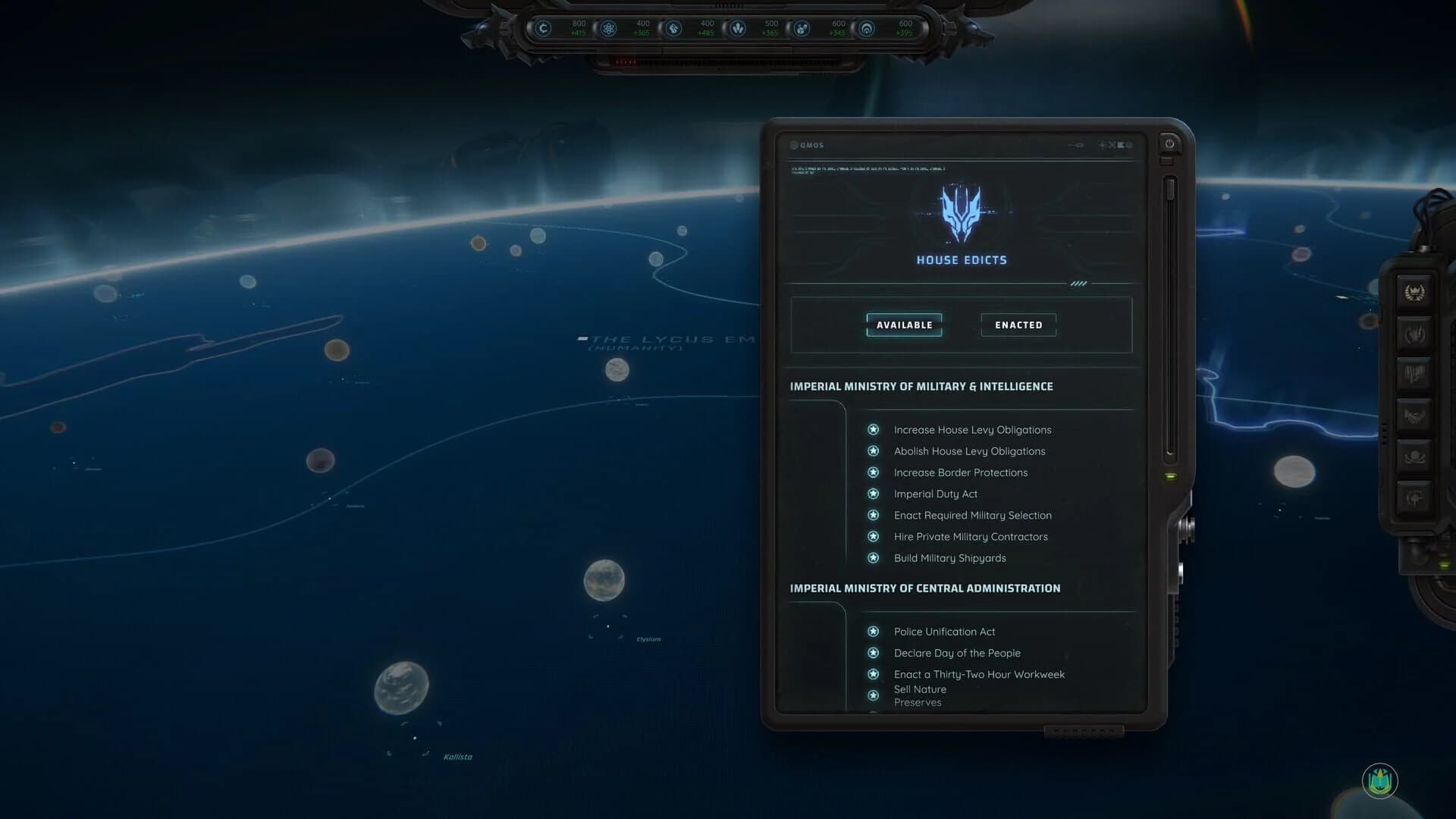Click the edict star beside Imperial Duty Act
The image size is (1456, 819).
[x=874, y=494]
